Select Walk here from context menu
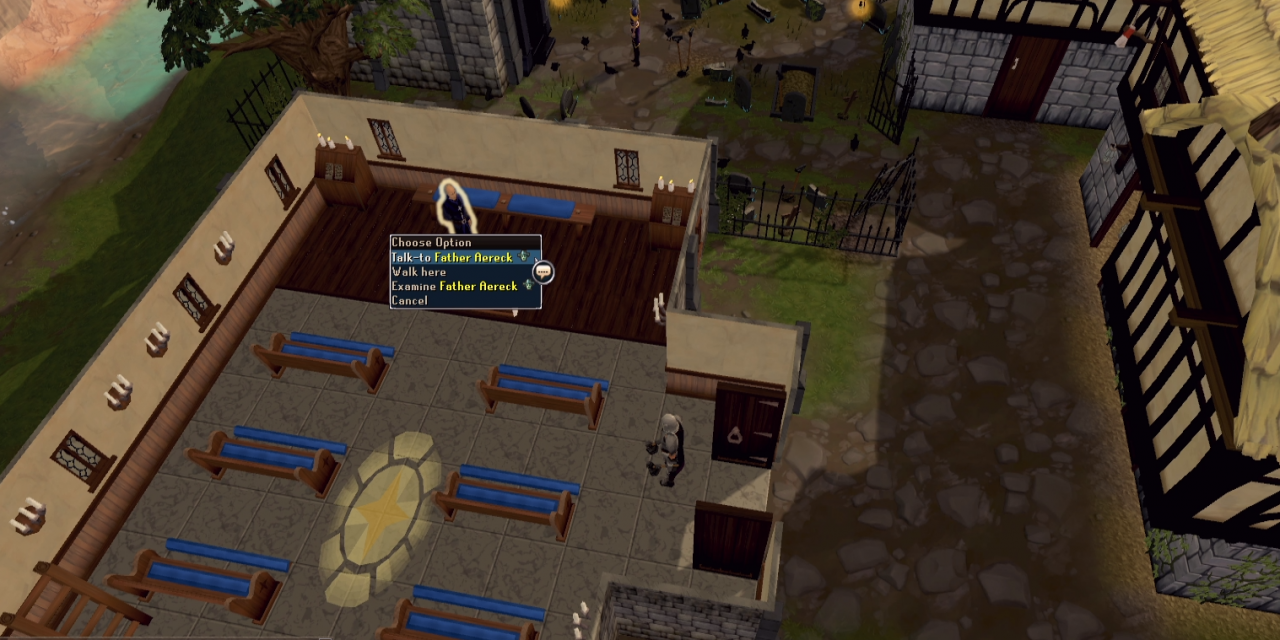The height and width of the screenshot is (640, 1280). (x=419, y=272)
